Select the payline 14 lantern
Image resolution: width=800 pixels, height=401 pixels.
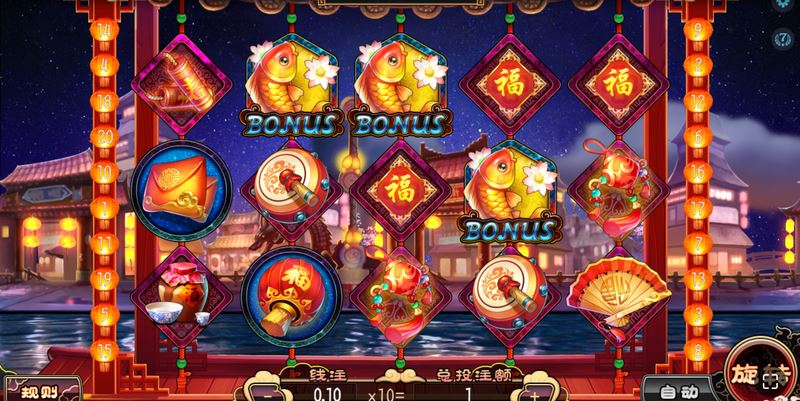click(104, 30)
